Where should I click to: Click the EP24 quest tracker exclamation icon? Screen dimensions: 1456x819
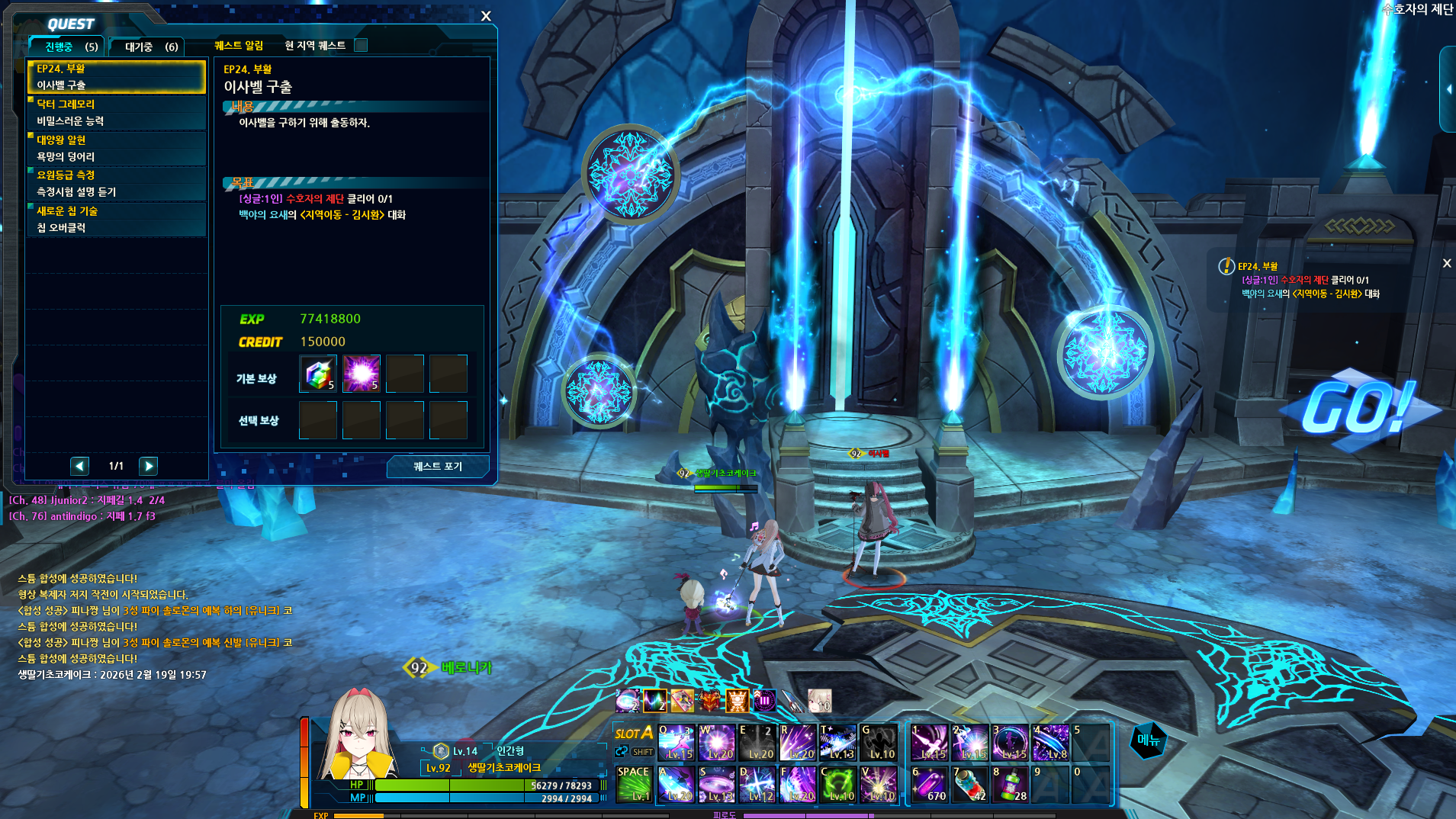pos(1226,266)
